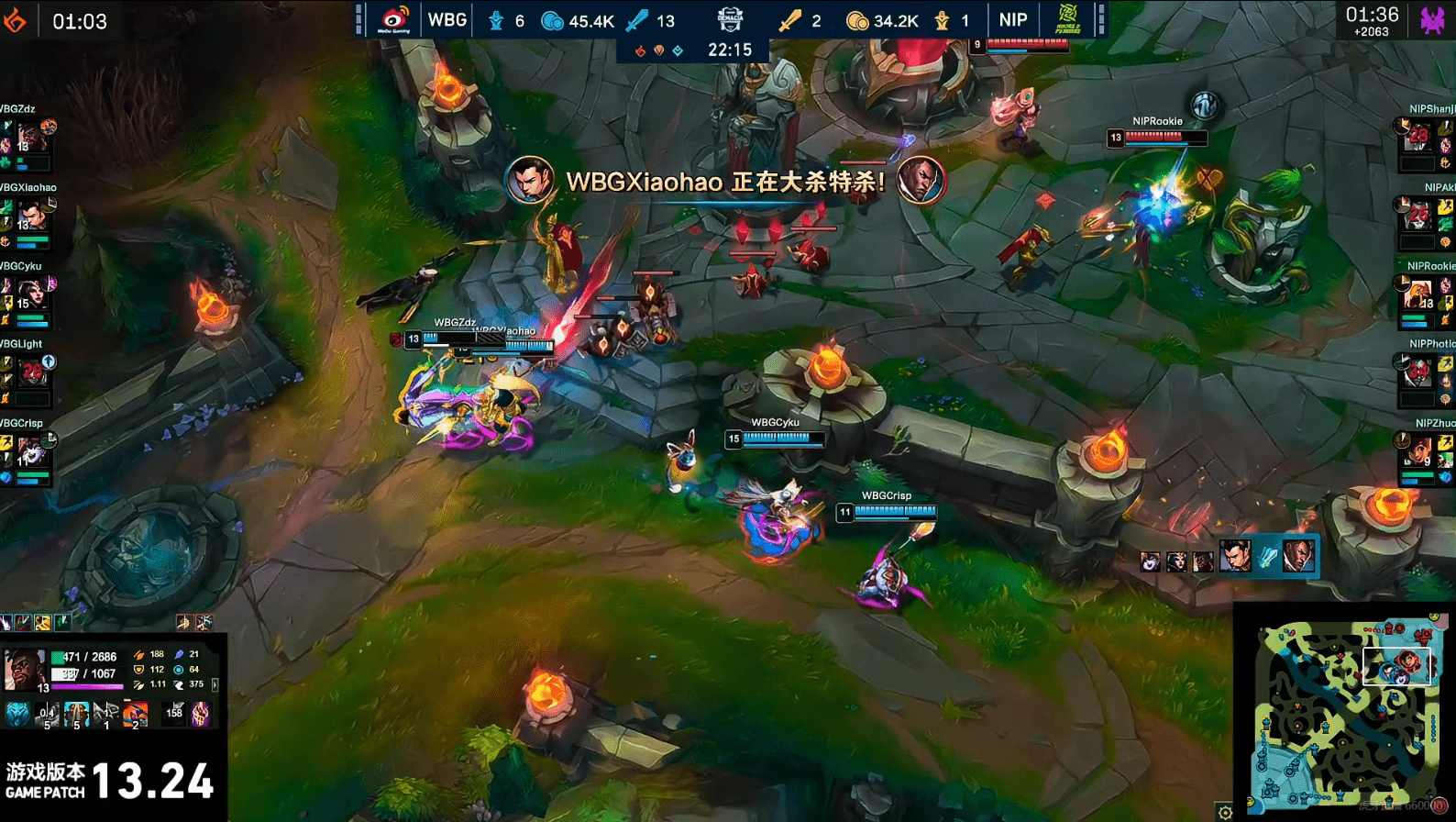Click the WBG team logo in scoreboard
Screen dimensions: 1456x822
pyautogui.click(x=394, y=19)
